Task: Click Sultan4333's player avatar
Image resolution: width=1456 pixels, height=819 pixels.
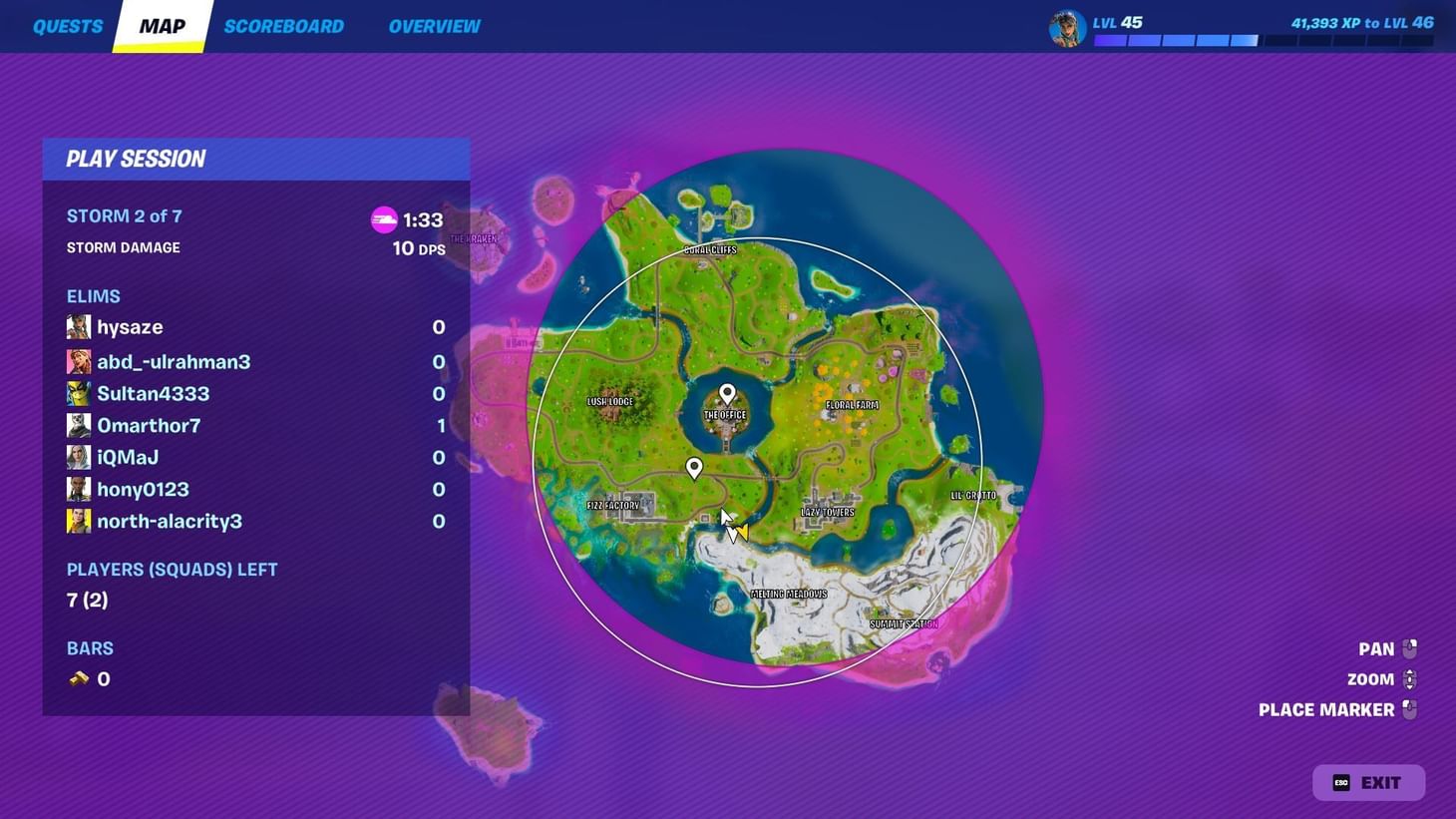Action: 79,393
